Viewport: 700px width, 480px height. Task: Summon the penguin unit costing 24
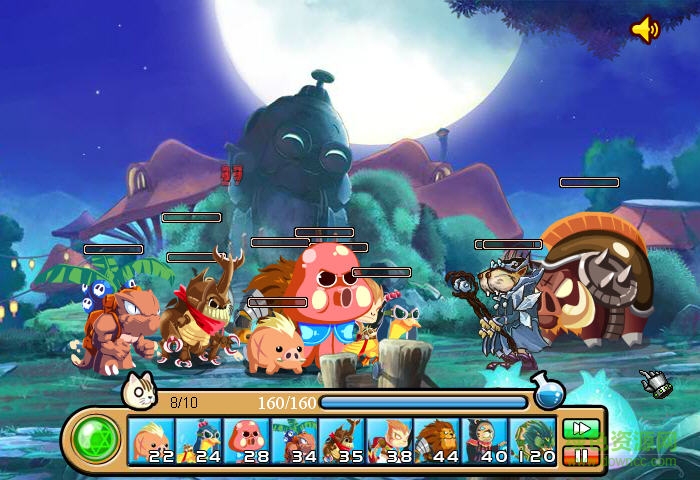199,441
